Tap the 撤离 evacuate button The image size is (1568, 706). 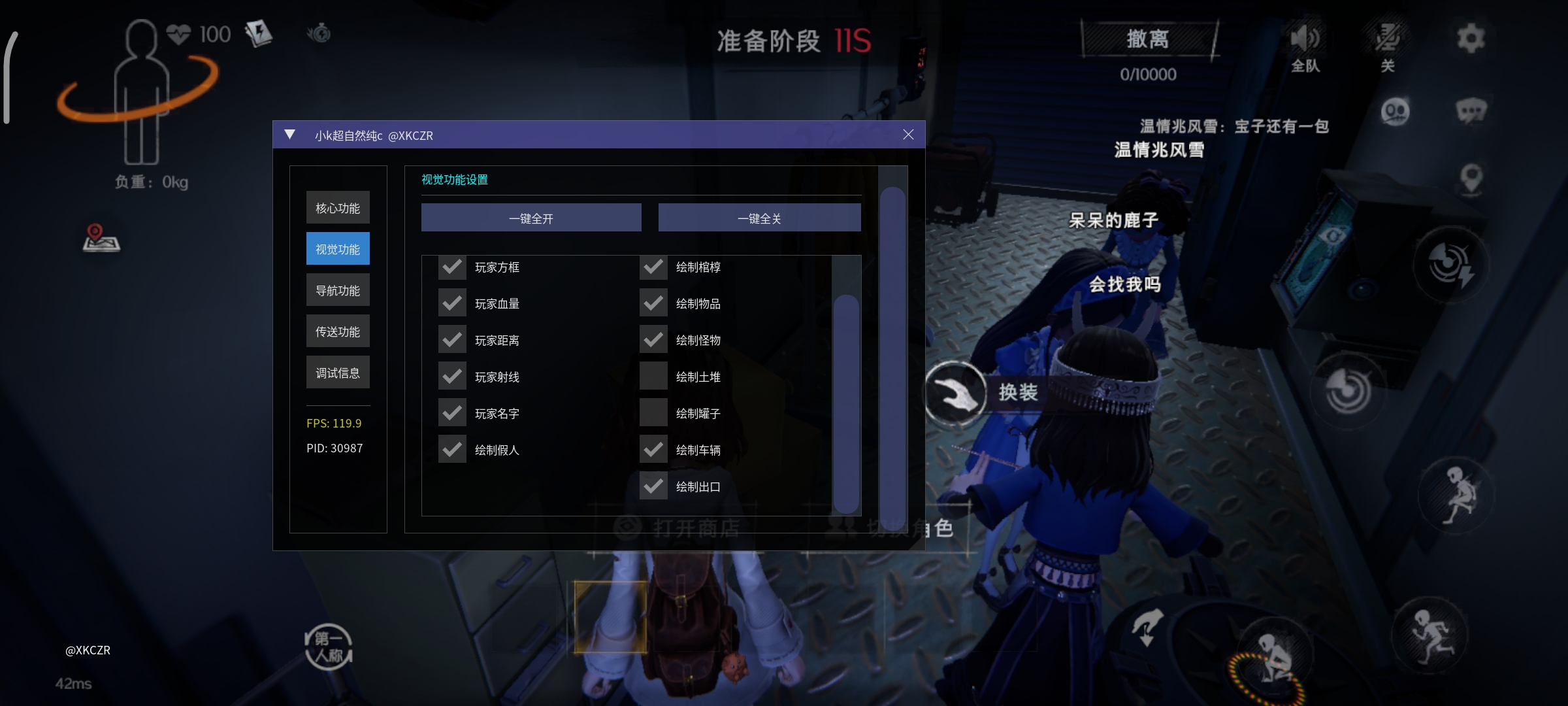[1148, 39]
